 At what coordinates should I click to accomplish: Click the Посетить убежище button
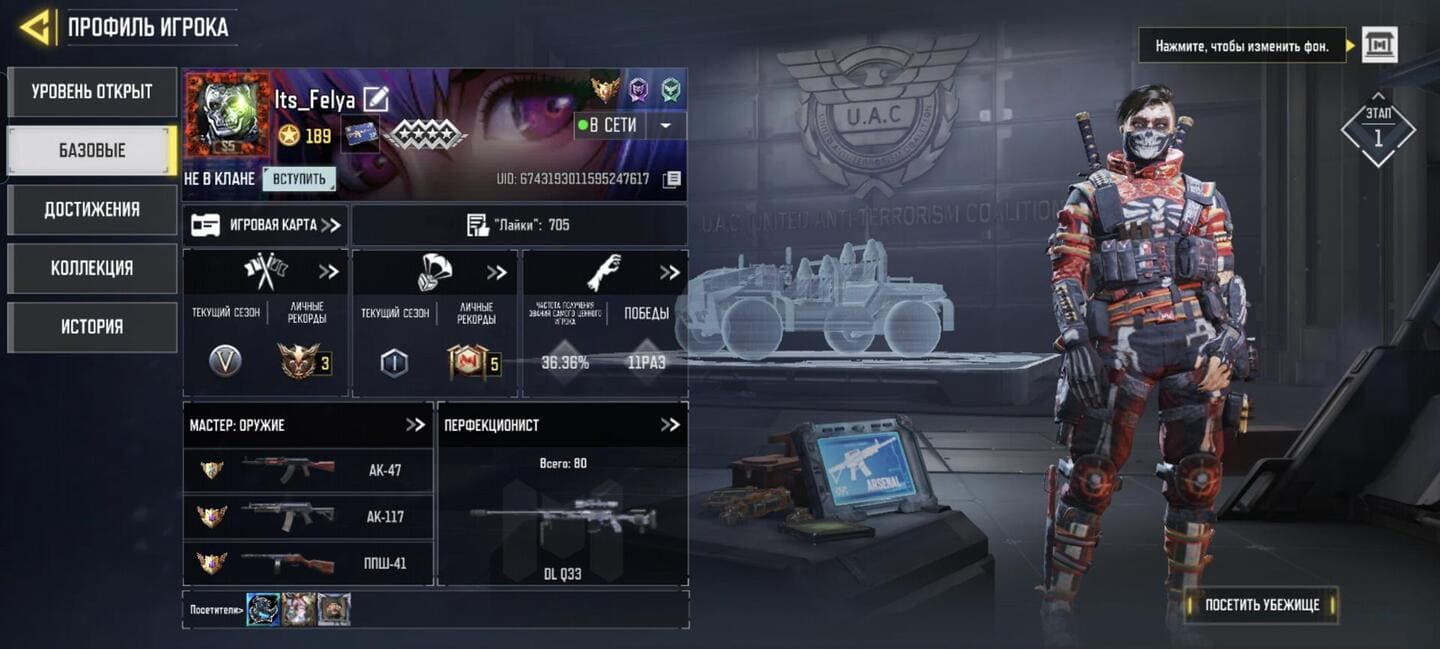1262,605
